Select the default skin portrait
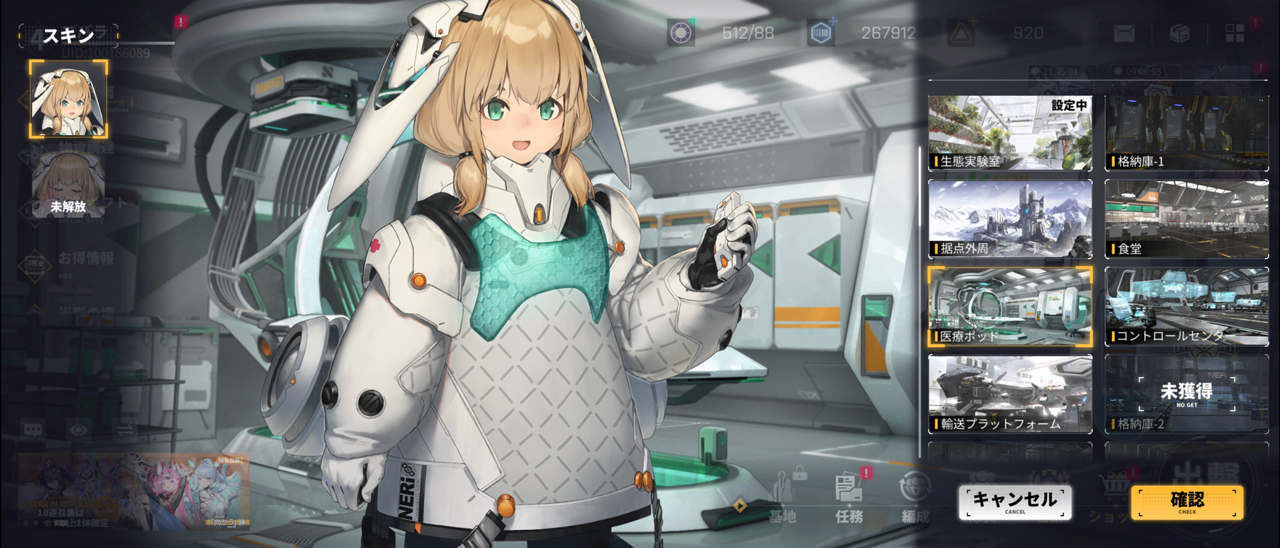 click(x=68, y=98)
